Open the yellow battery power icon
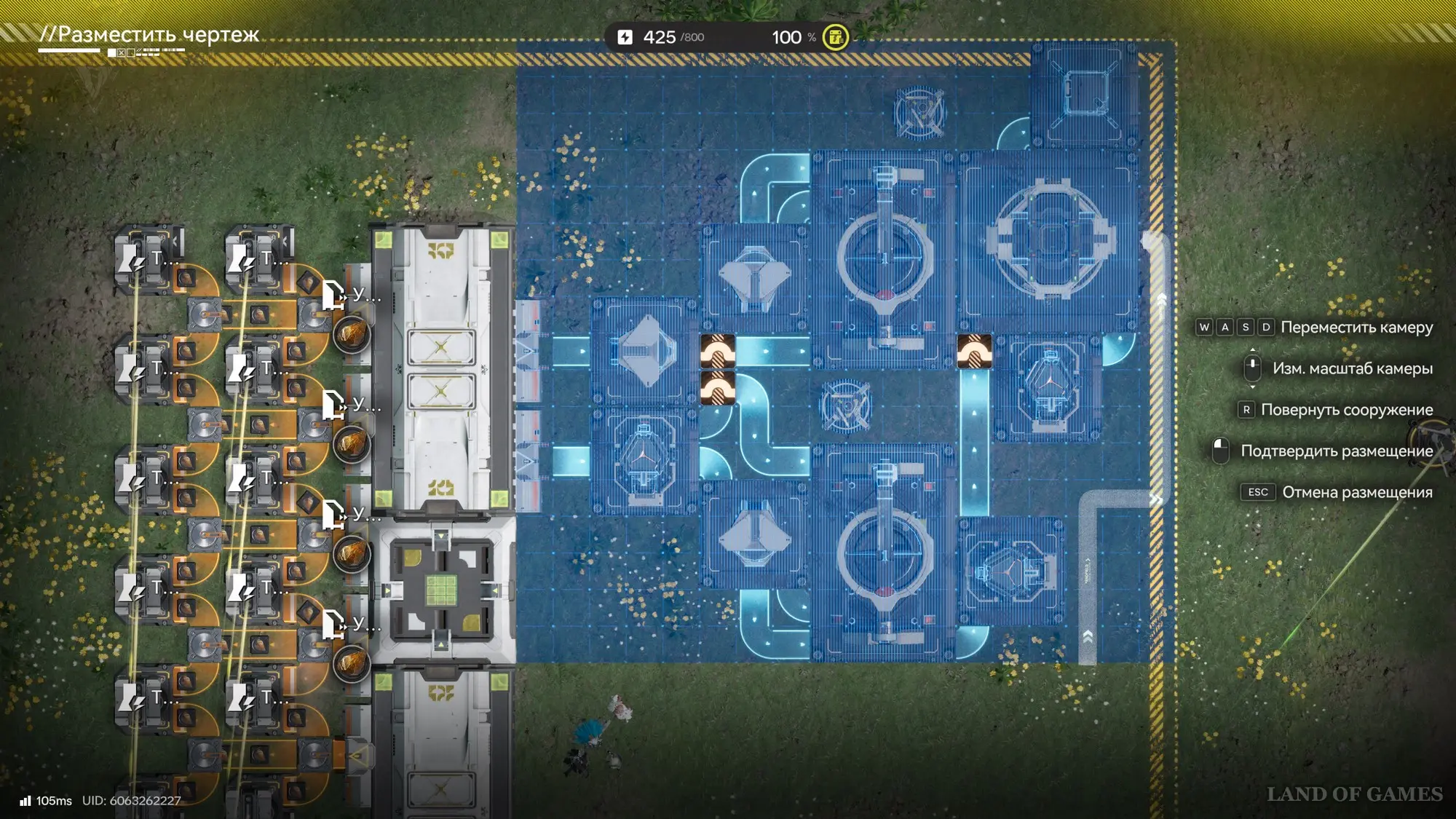Image resolution: width=1456 pixels, height=819 pixels. 835,37
